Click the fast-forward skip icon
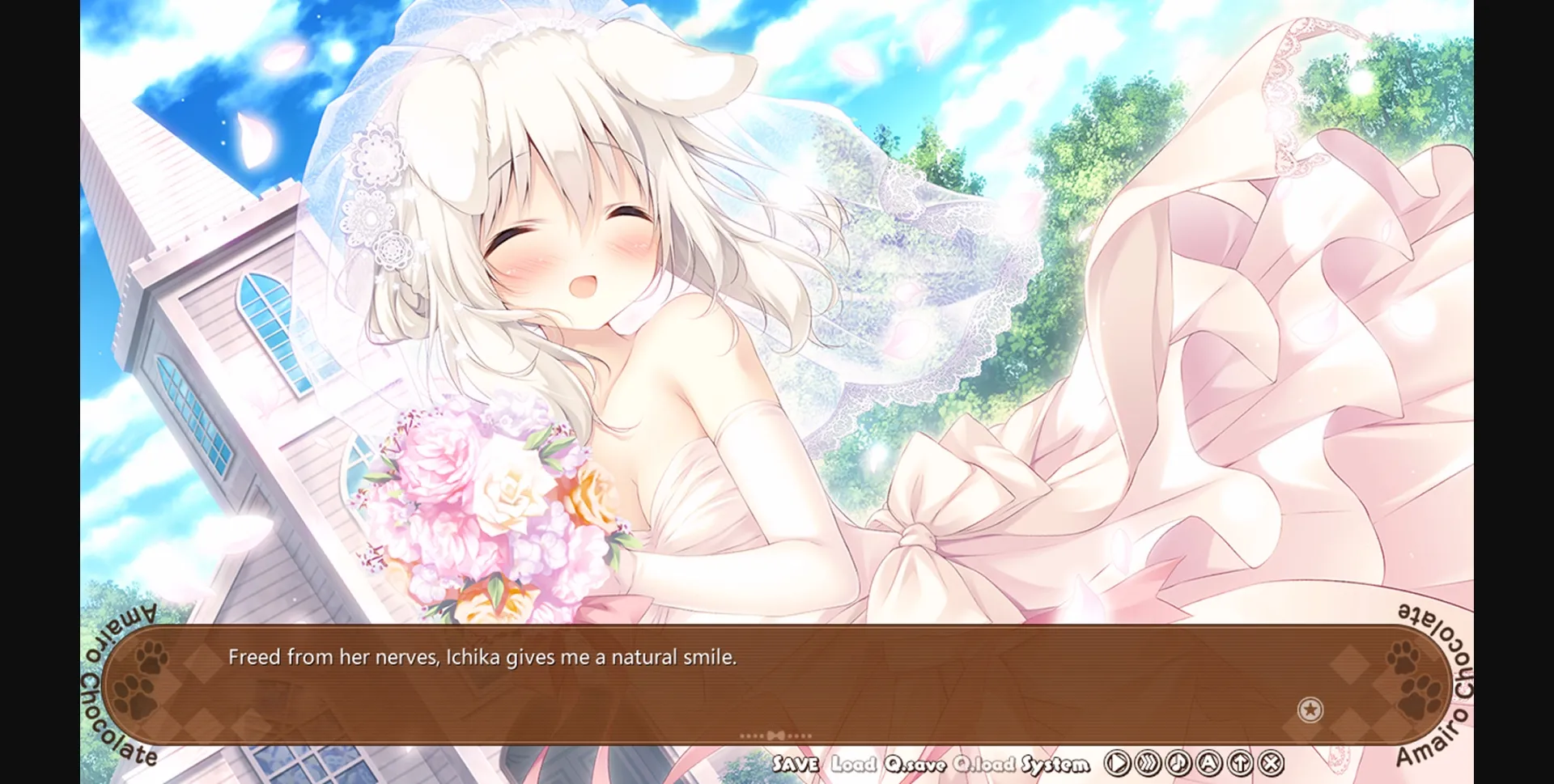This screenshot has height=784, width=1554. tap(1147, 763)
